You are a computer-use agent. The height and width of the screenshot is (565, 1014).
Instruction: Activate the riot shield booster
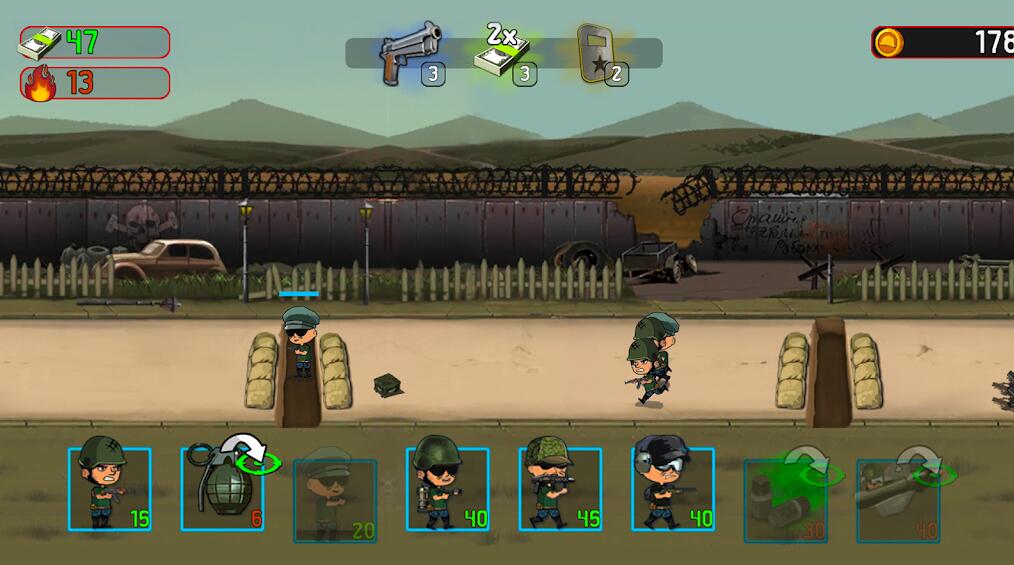598,53
